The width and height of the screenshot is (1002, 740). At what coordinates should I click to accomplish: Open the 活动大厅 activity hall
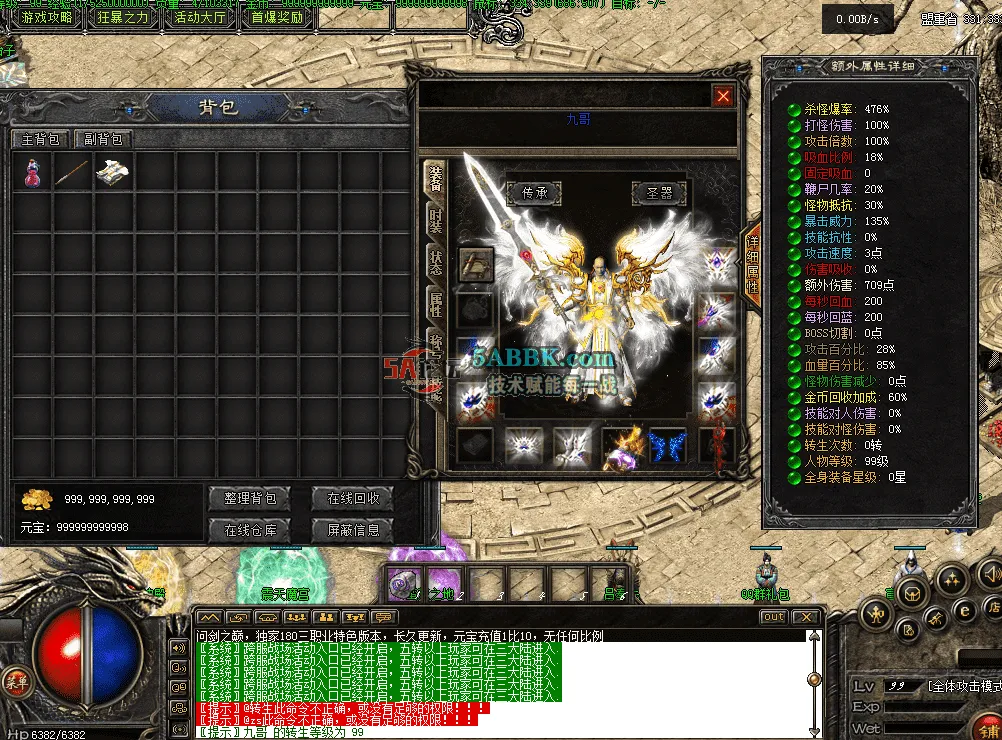(200, 17)
